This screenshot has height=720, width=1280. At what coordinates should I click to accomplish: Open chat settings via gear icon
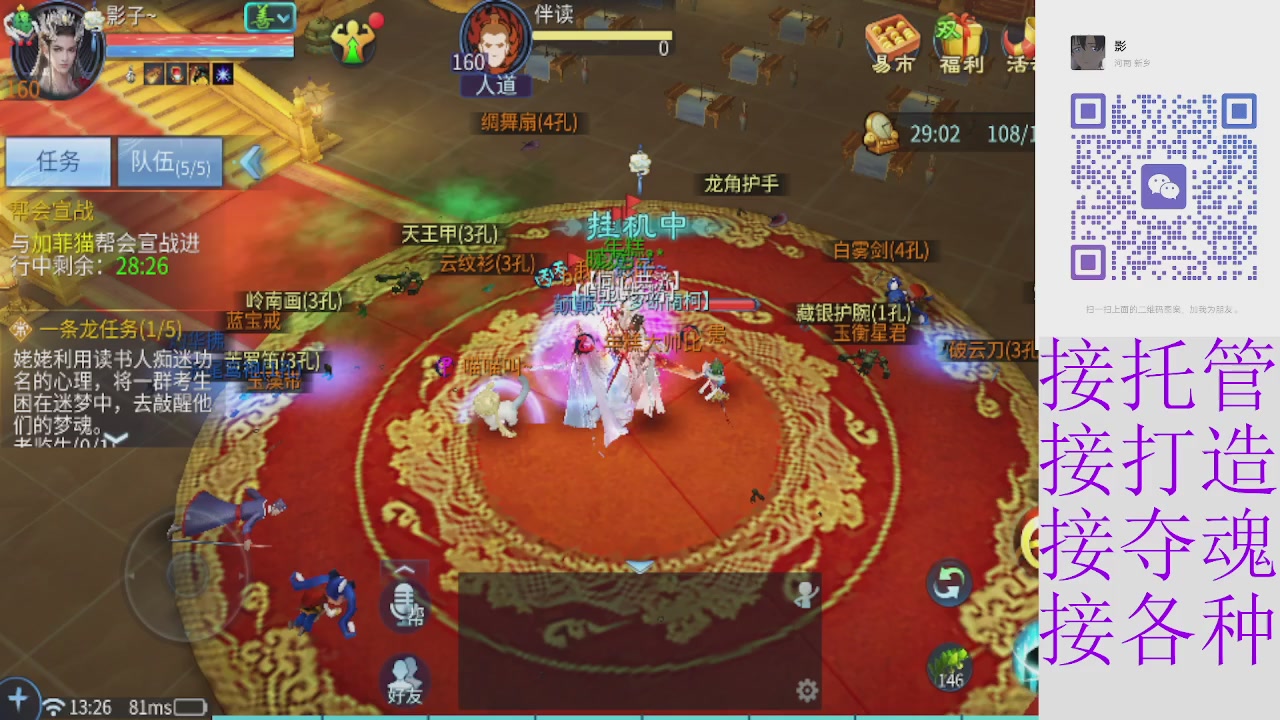point(806,690)
